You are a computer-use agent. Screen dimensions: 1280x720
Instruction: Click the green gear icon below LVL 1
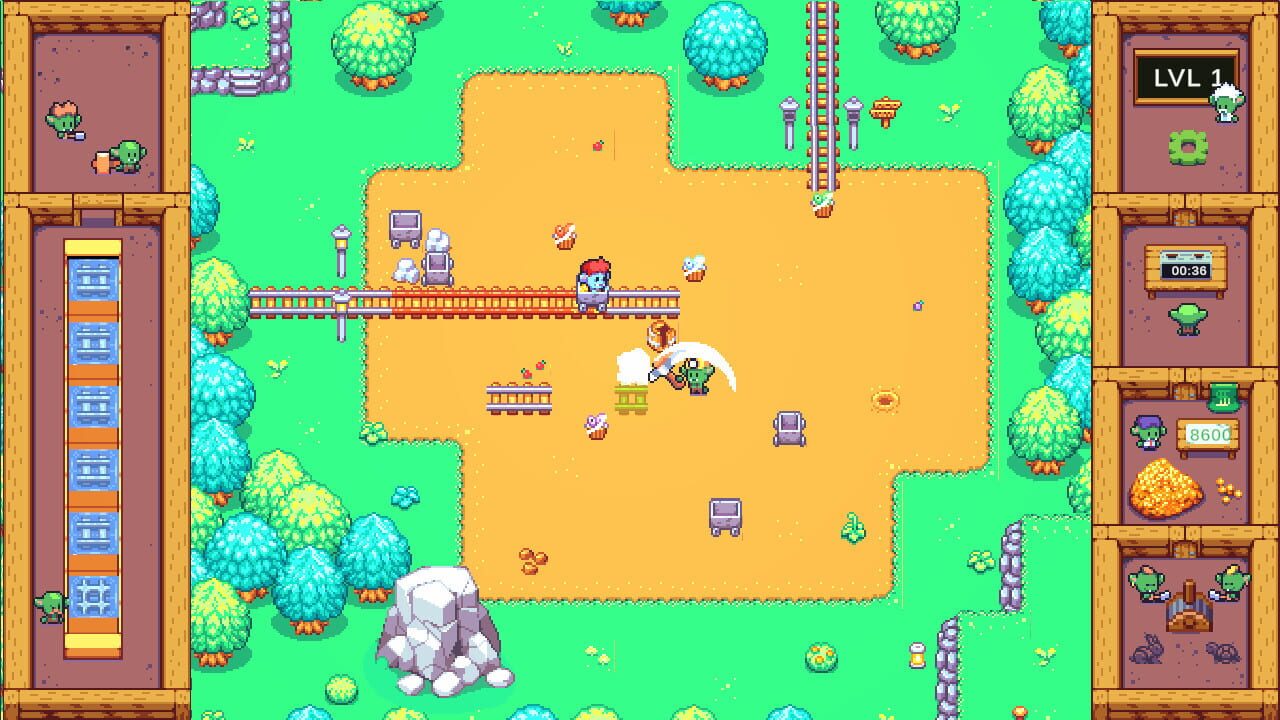(1189, 145)
